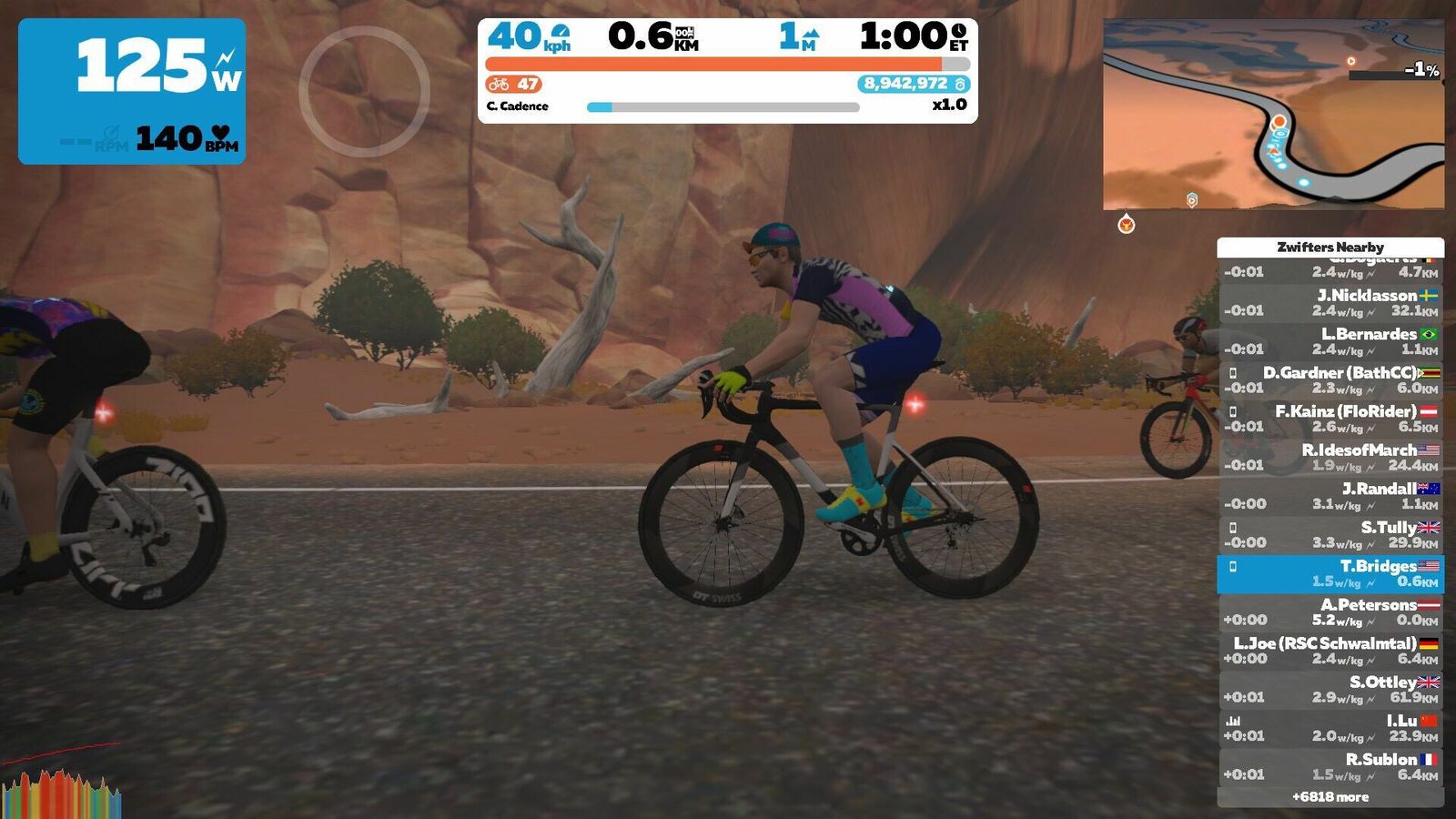
Task: Select F.Kainz (FloRider) in the rider list
Action: pos(1330,419)
